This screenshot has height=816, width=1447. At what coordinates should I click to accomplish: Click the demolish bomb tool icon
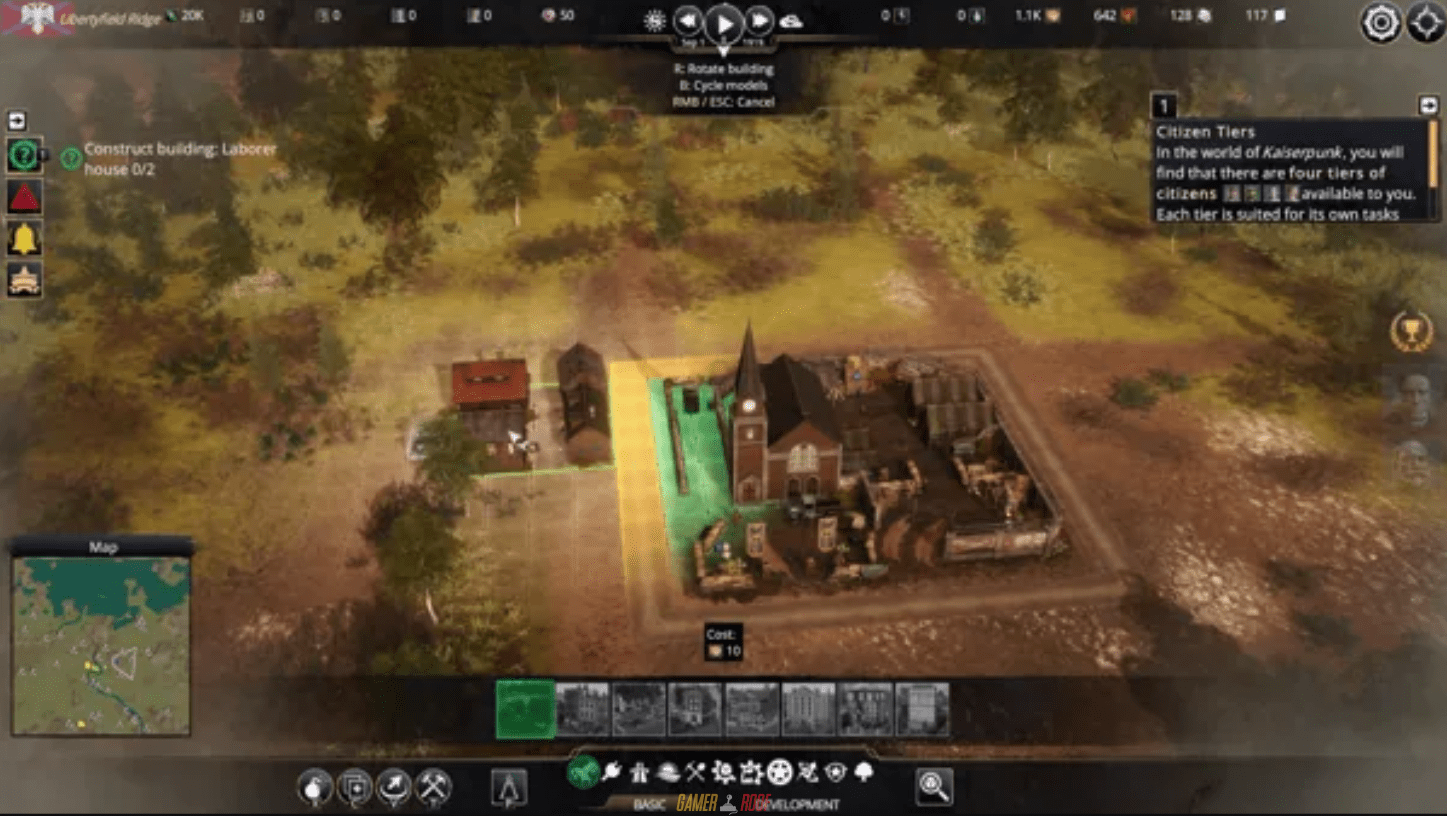click(316, 787)
